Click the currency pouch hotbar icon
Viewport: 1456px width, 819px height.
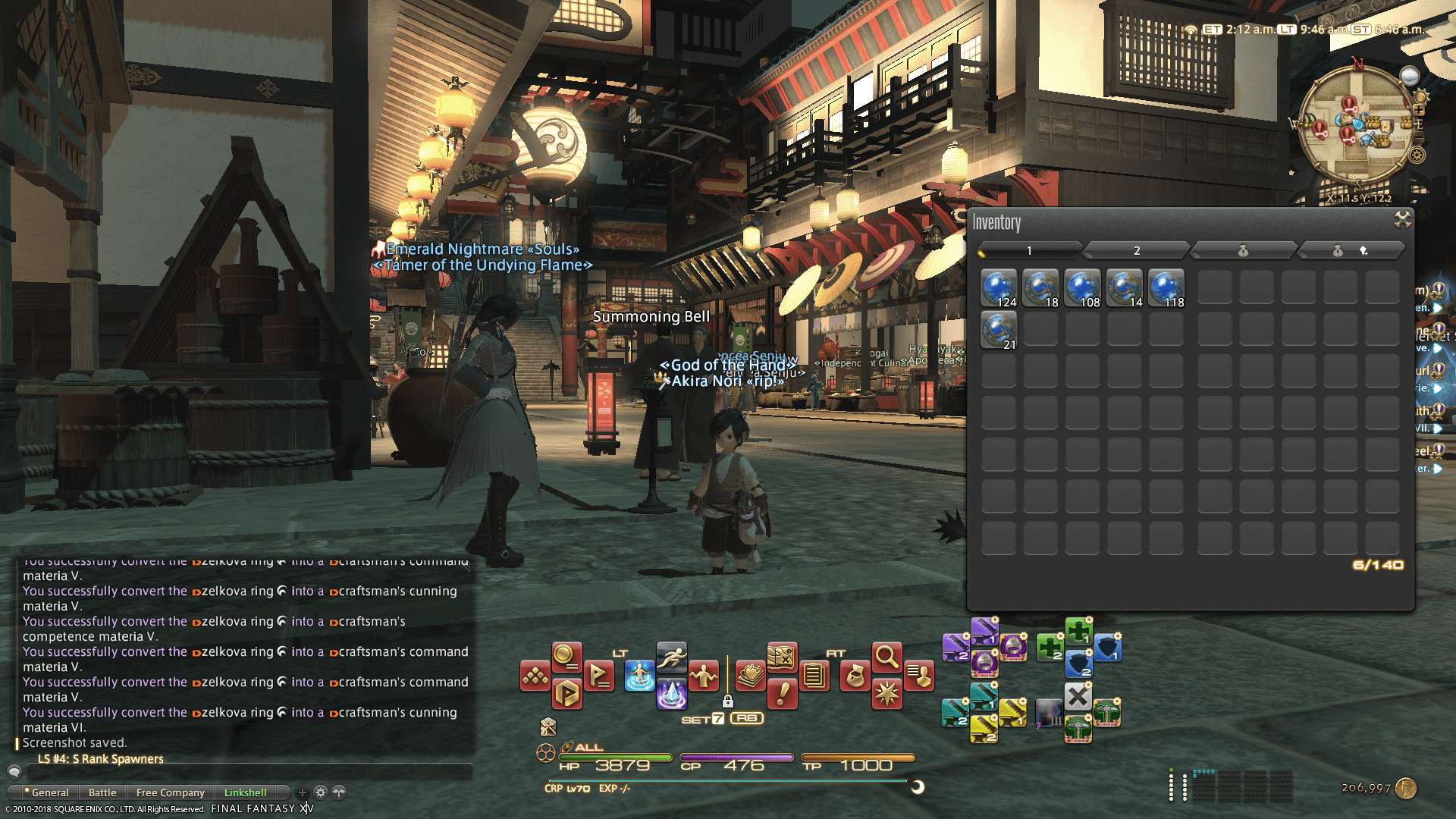pyautogui.click(x=855, y=676)
